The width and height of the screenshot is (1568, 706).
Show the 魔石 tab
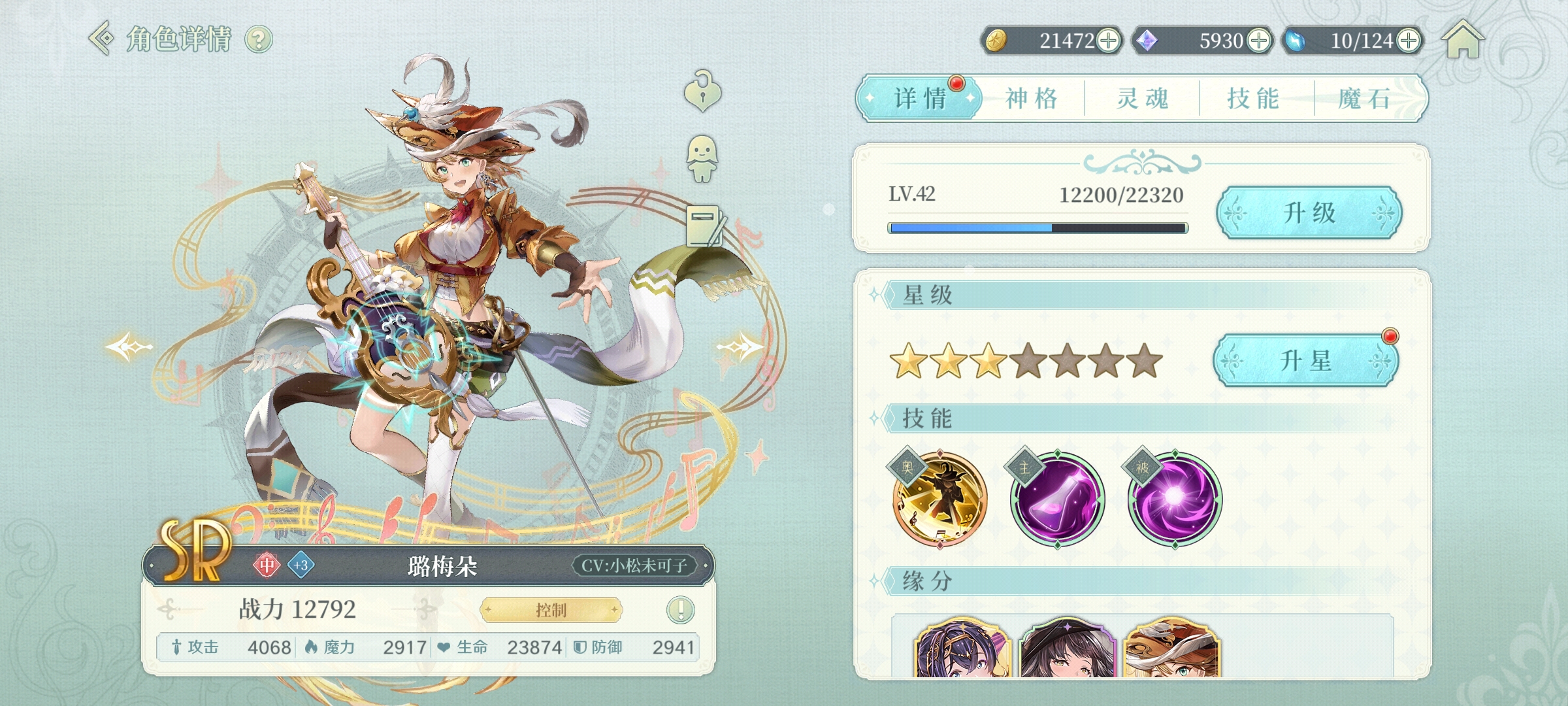1364,99
